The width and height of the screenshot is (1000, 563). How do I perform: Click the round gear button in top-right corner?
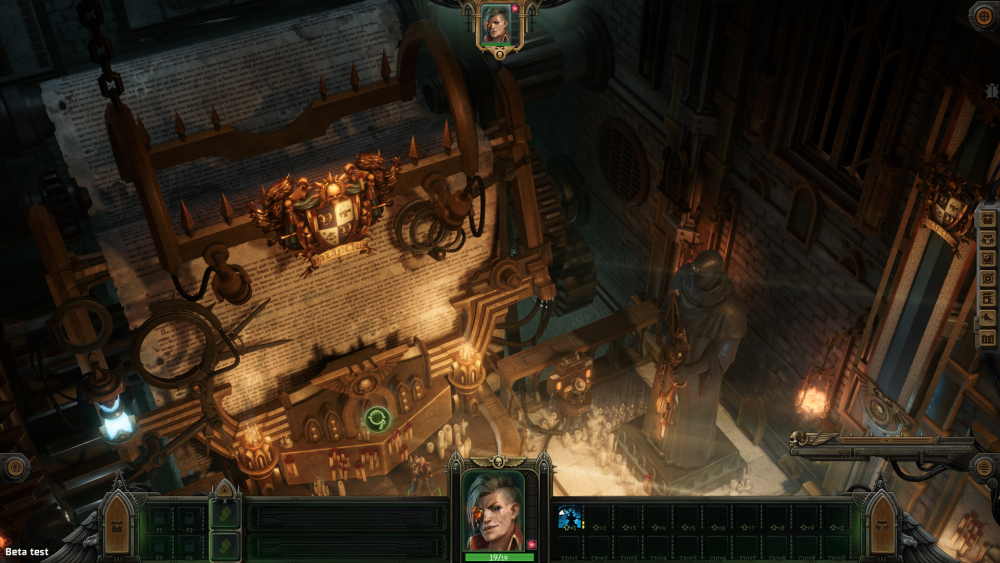pyautogui.click(x=984, y=16)
